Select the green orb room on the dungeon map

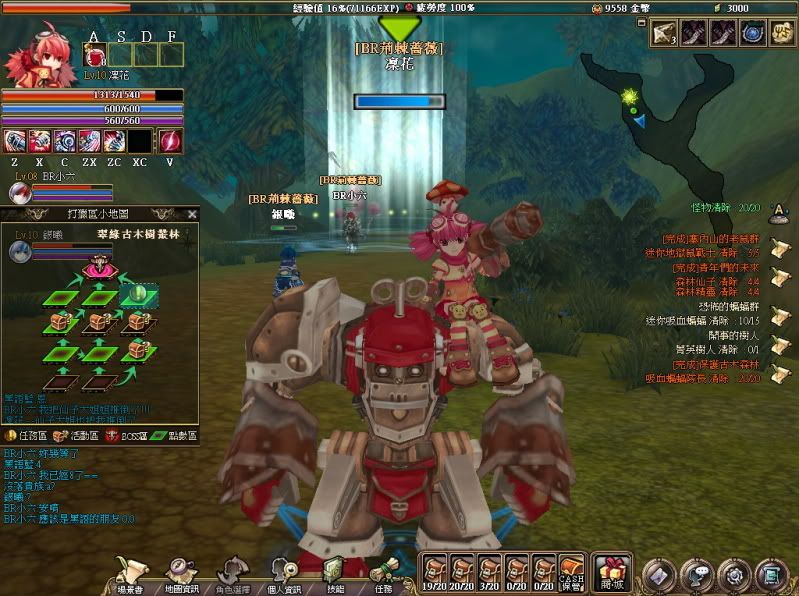pos(138,294)
